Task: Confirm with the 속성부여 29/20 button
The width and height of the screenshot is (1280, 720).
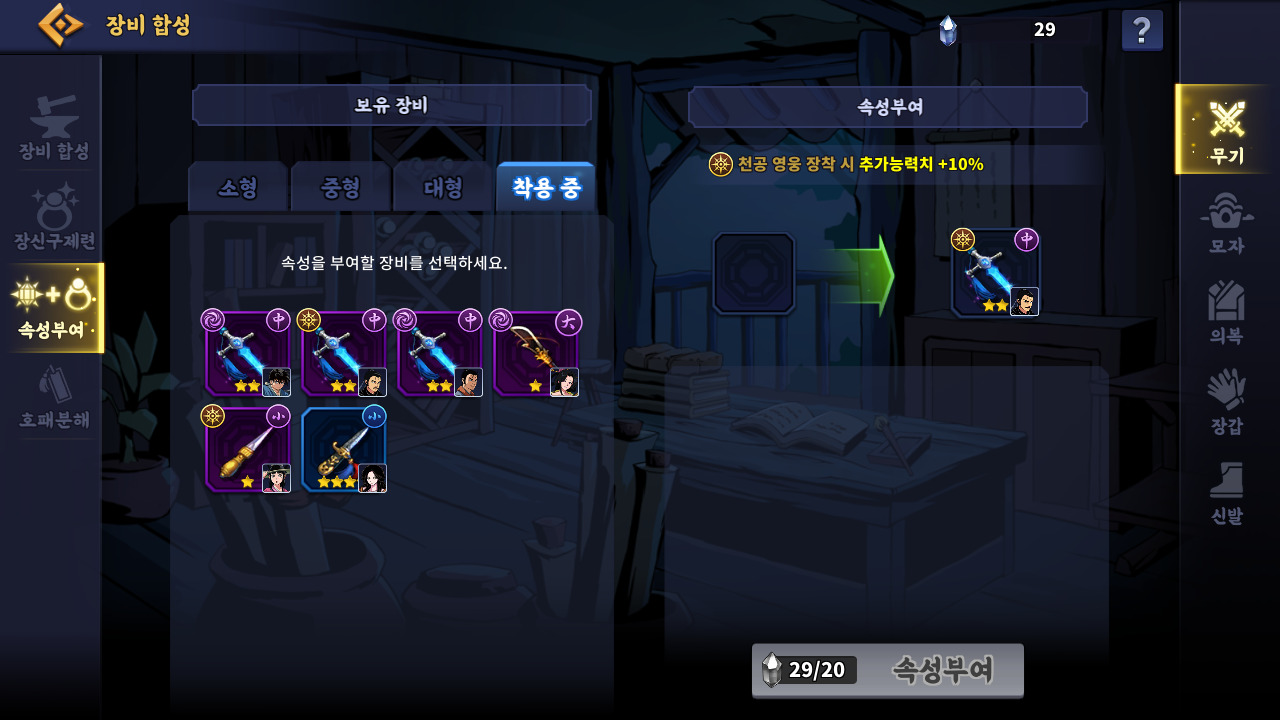Action: pos(888,670)
